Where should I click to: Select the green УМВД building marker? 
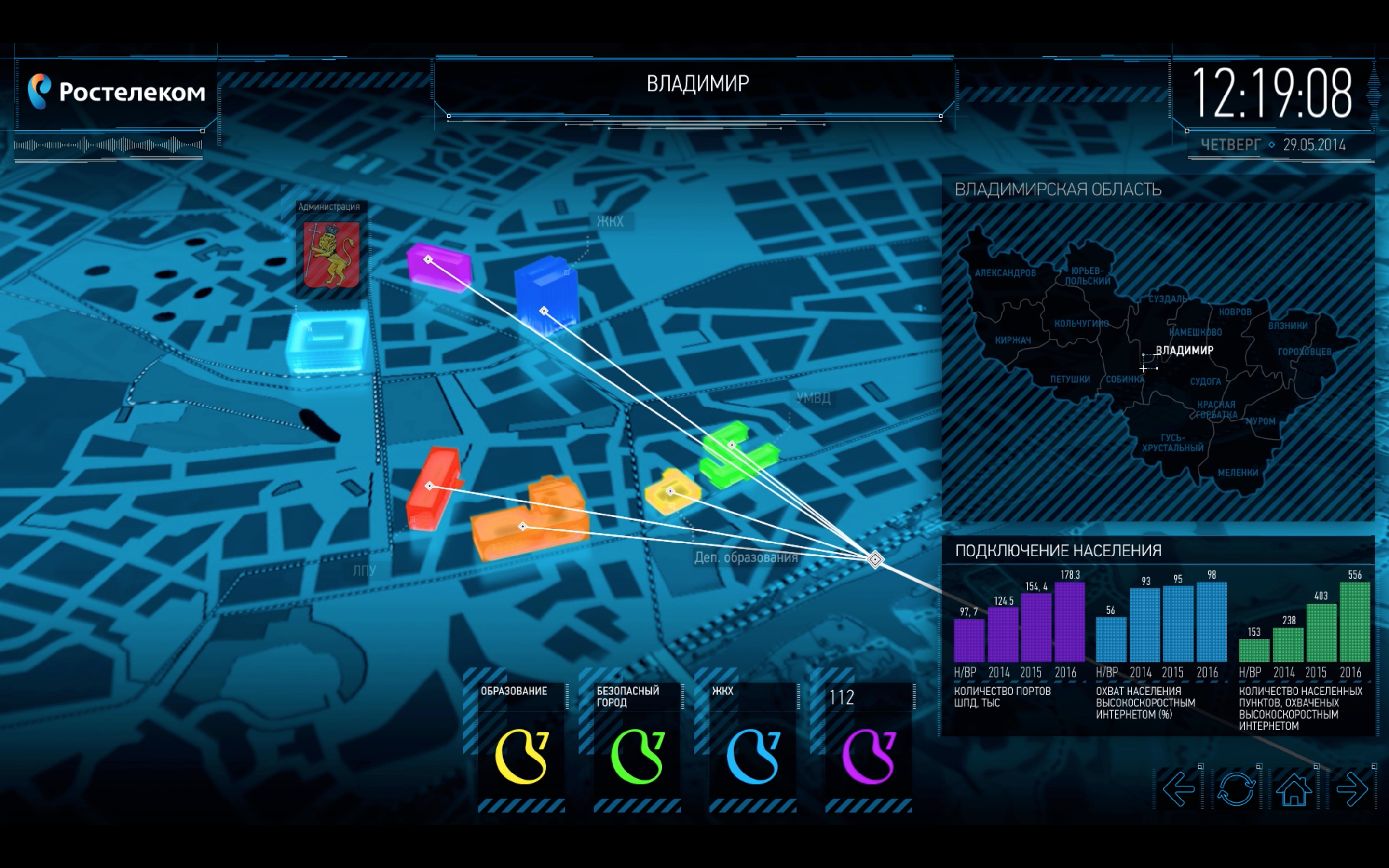736,453
